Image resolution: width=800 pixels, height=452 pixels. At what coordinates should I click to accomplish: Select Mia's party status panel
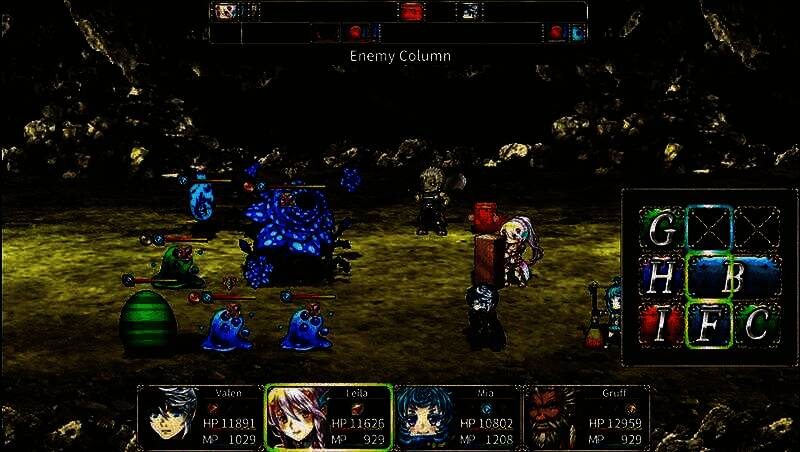pos(457,417)
